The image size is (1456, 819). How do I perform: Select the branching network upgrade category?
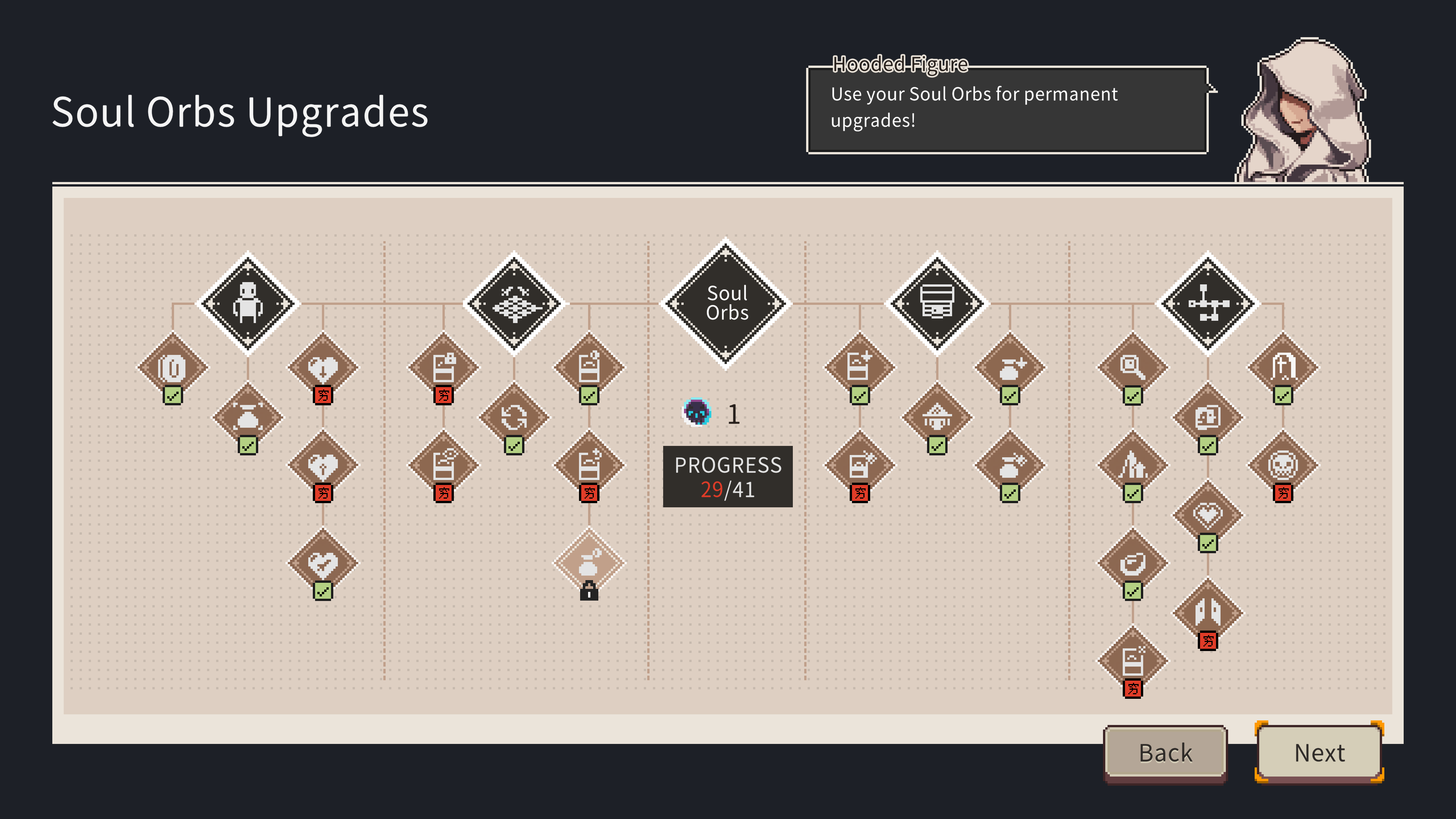tap(1207, 303)
